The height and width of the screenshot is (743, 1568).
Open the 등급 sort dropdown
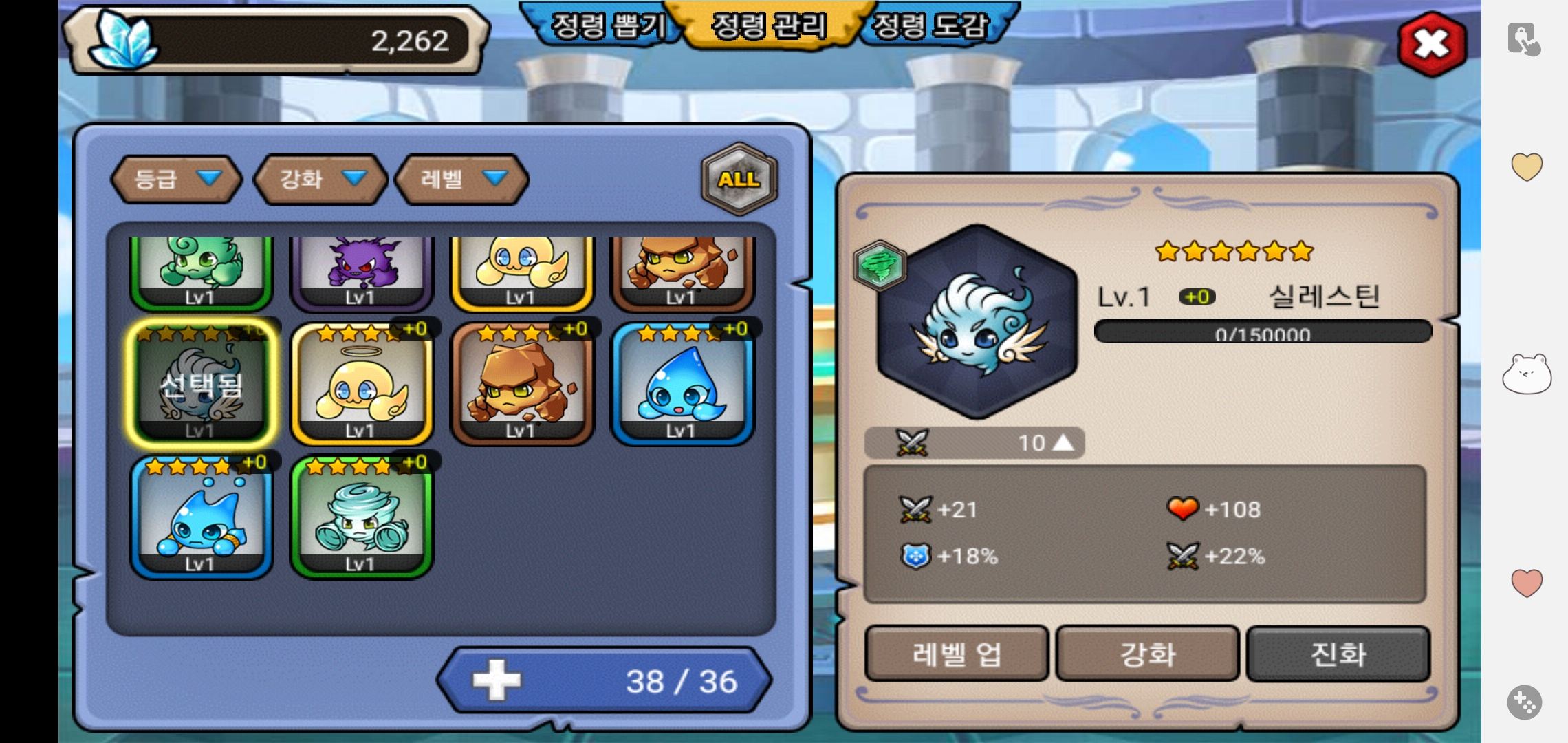[176, 179]
